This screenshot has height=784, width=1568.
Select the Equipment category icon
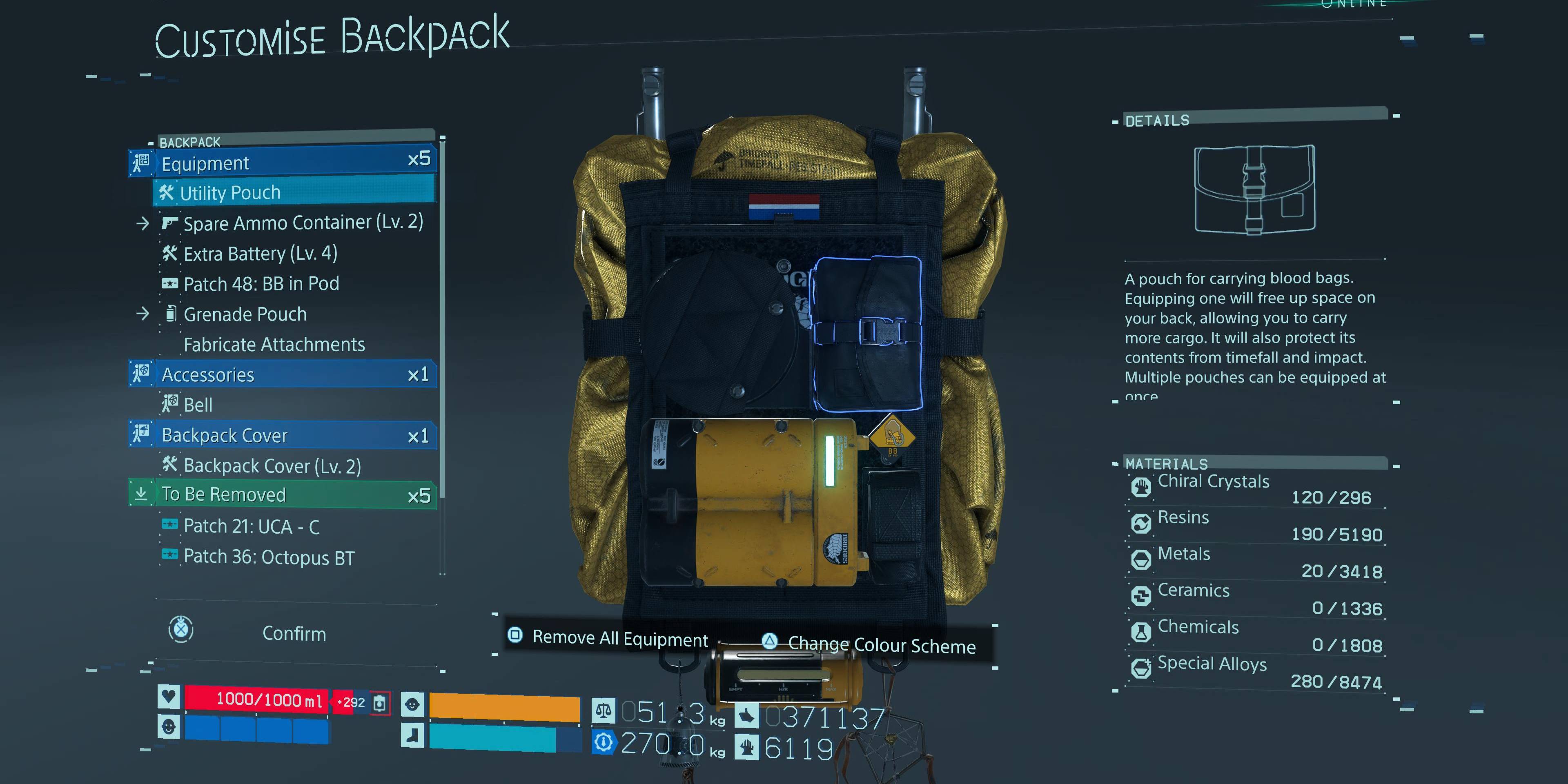[140, 163]
